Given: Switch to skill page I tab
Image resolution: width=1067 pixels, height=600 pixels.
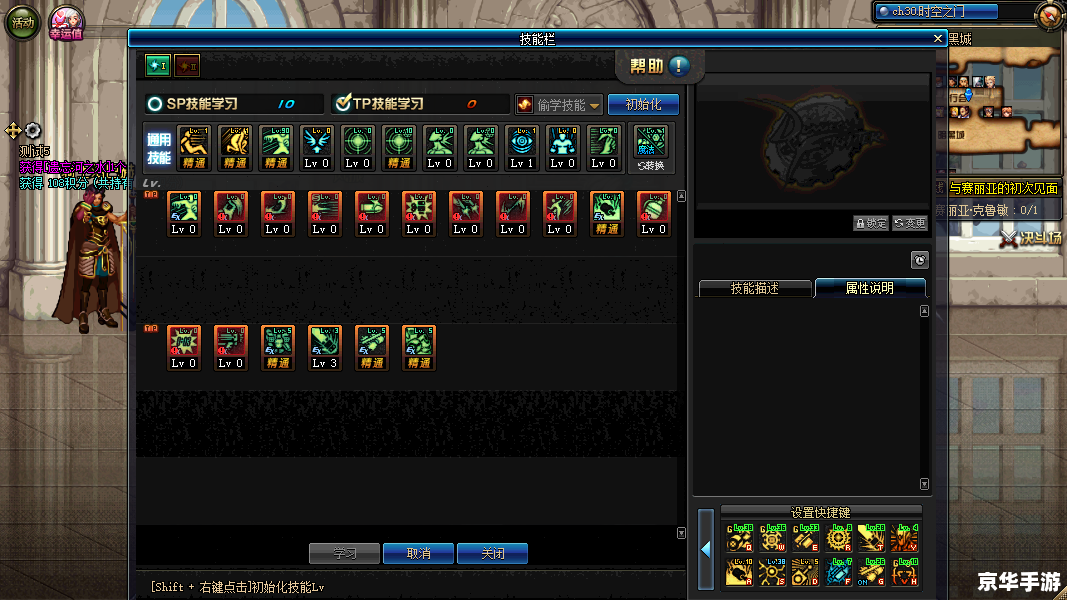Looking at the screenshot, I should (157, 66).
